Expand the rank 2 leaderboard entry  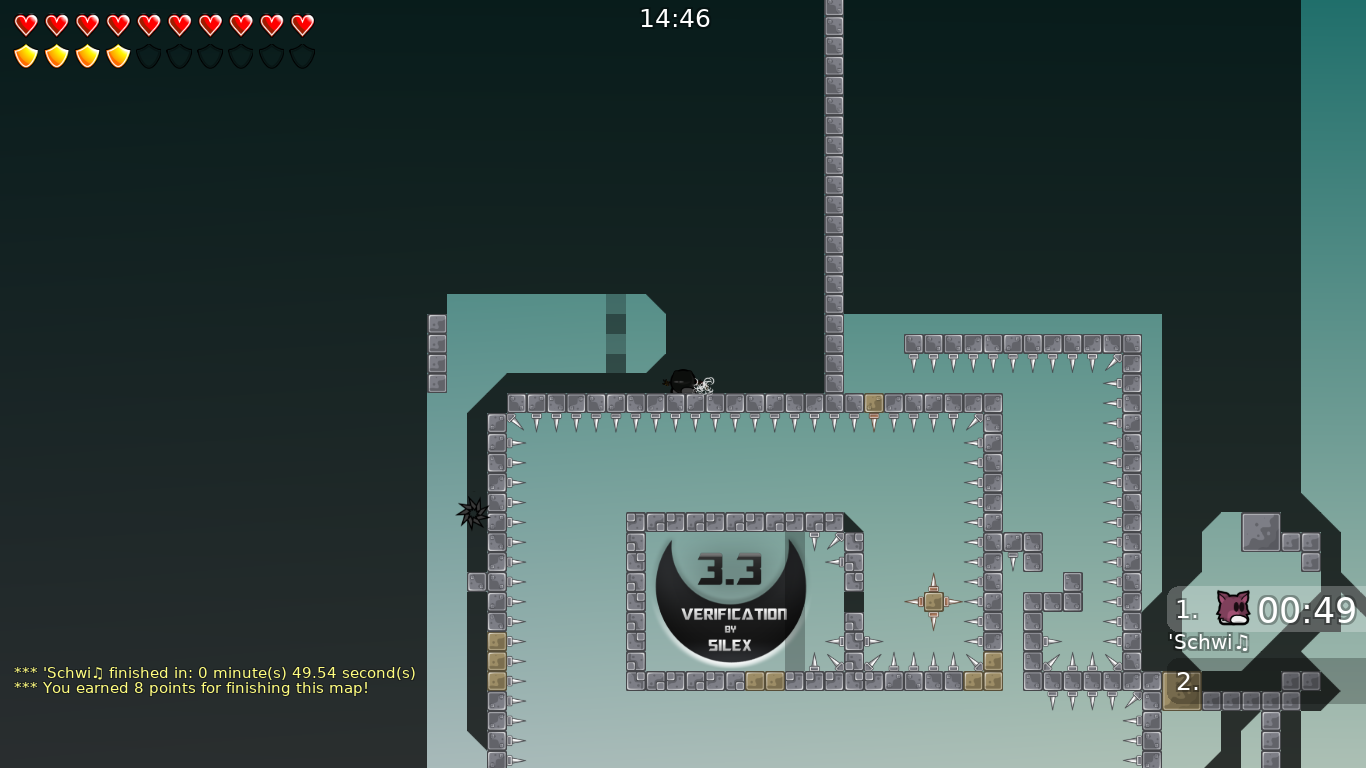tap(1184, 682)
